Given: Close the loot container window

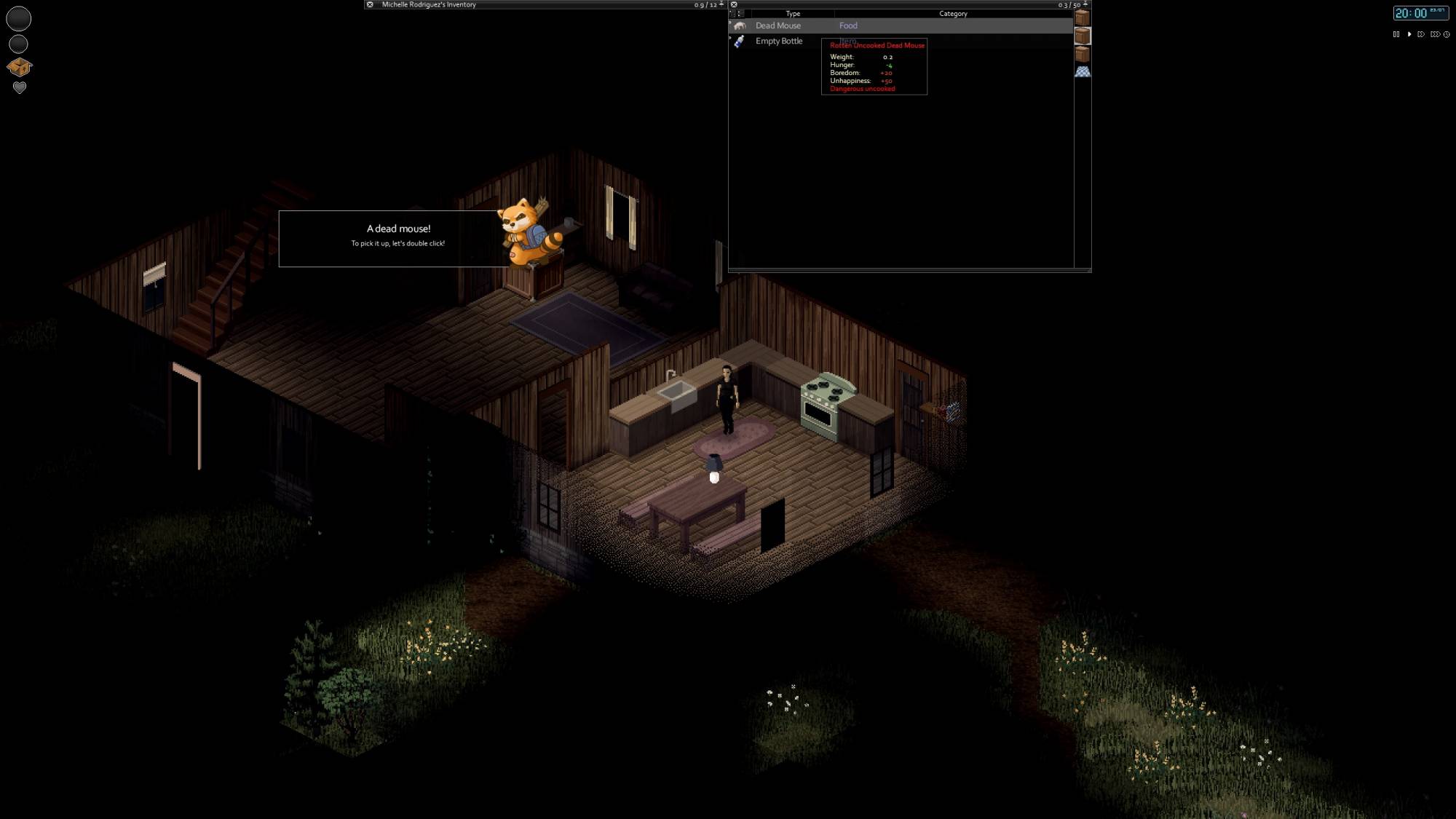Looking at the screenshot, I should pos(734,4).
